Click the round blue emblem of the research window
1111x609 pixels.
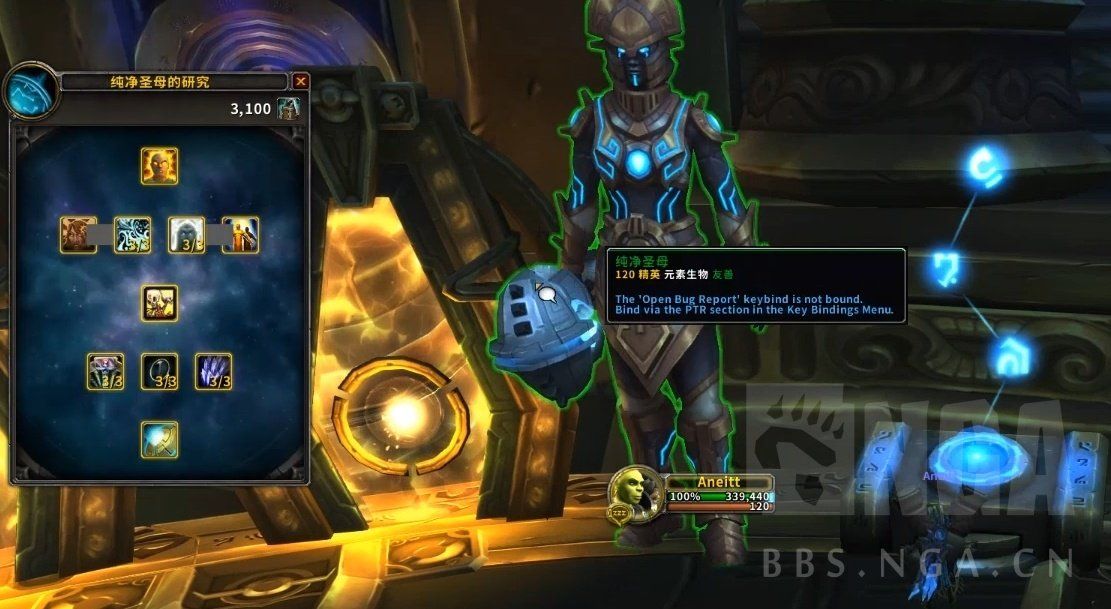pos(29,92)
